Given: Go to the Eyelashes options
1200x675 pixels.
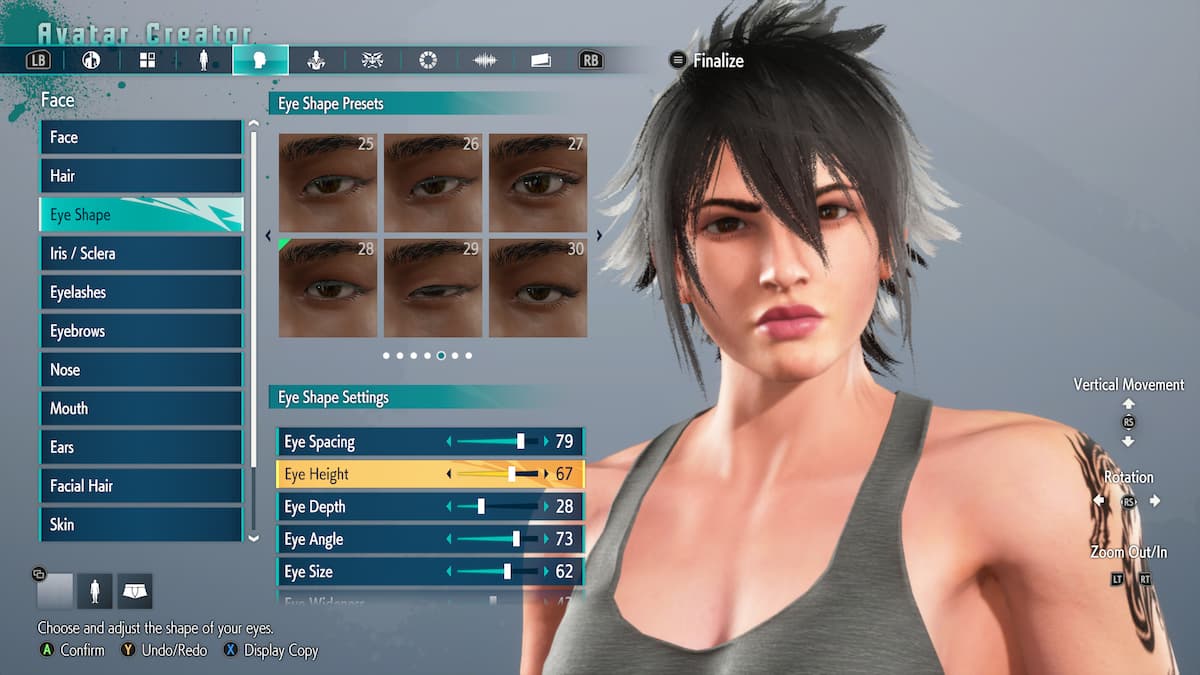Looking at the screenshot, I should (140, 293).
